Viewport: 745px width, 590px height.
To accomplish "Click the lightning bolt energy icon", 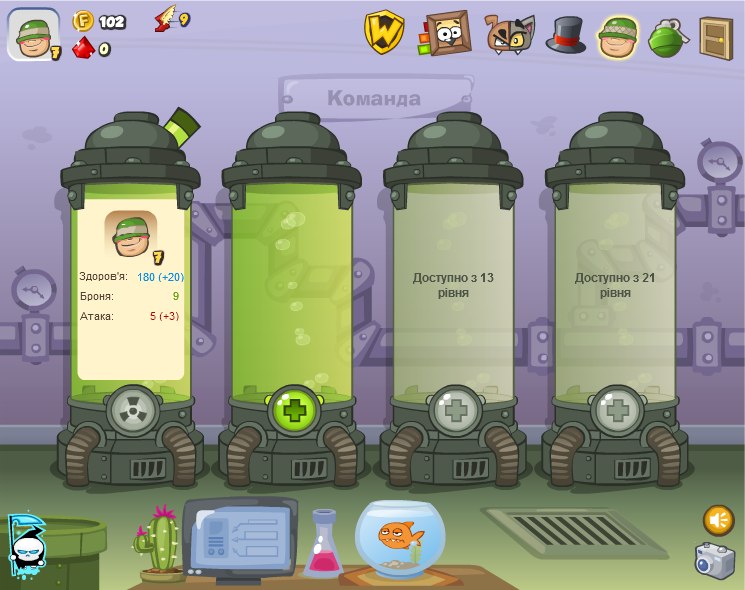I will pos(164,19).
